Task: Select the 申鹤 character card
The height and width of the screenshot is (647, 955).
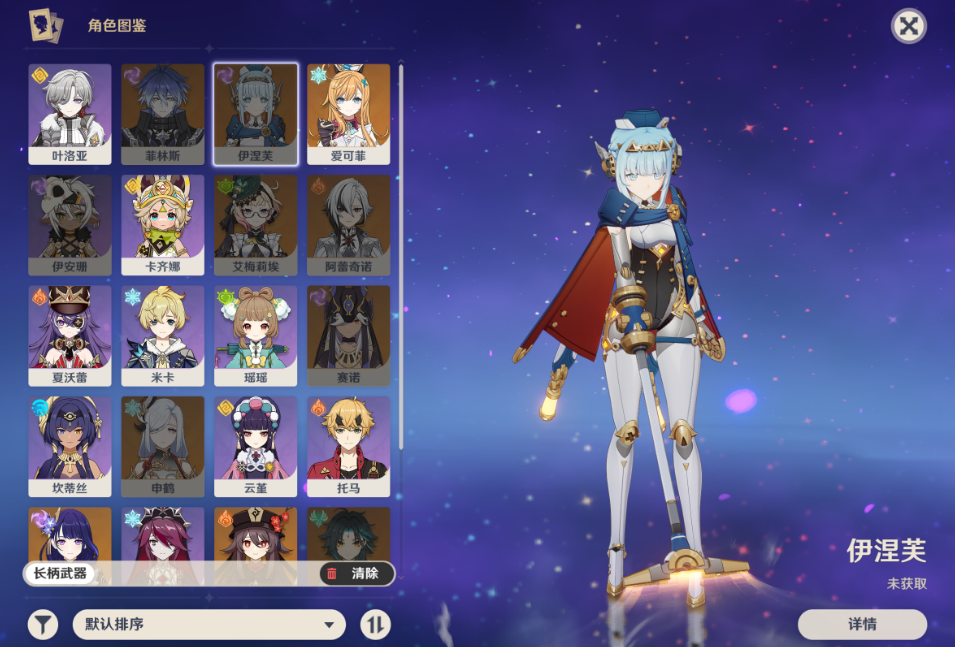Action: pos(162,446)
